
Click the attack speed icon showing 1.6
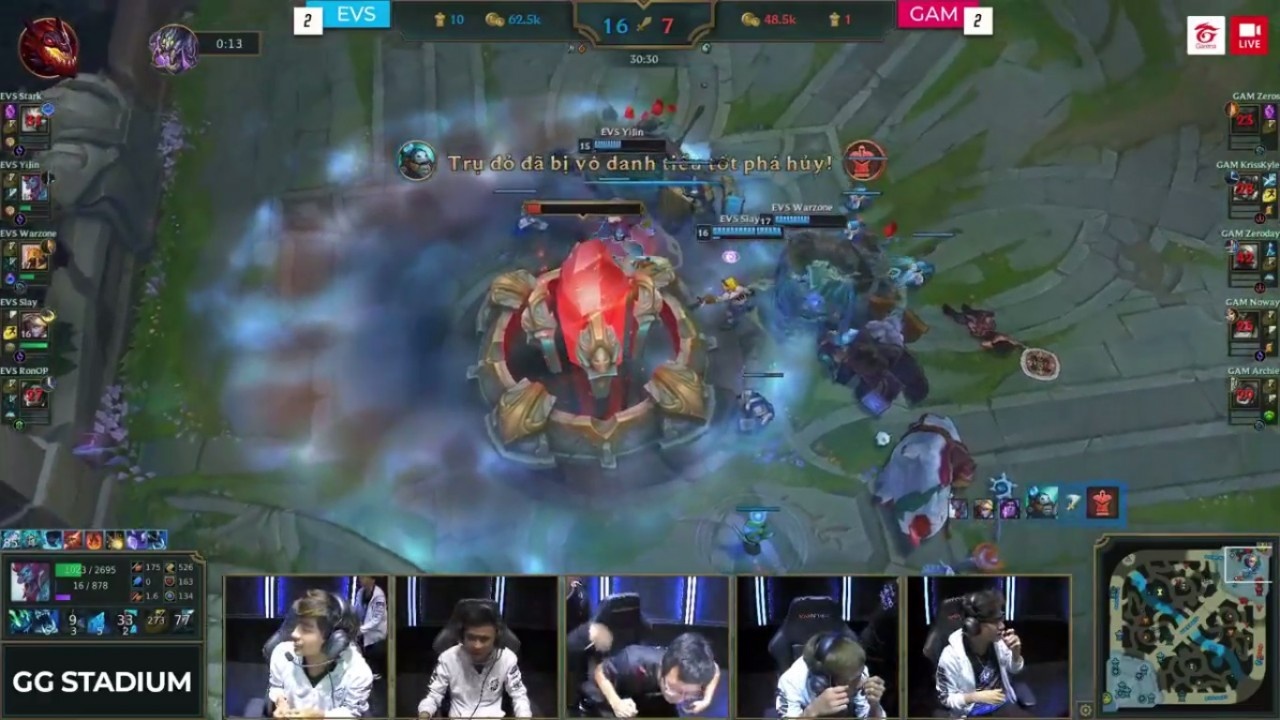tap(136, 597)
